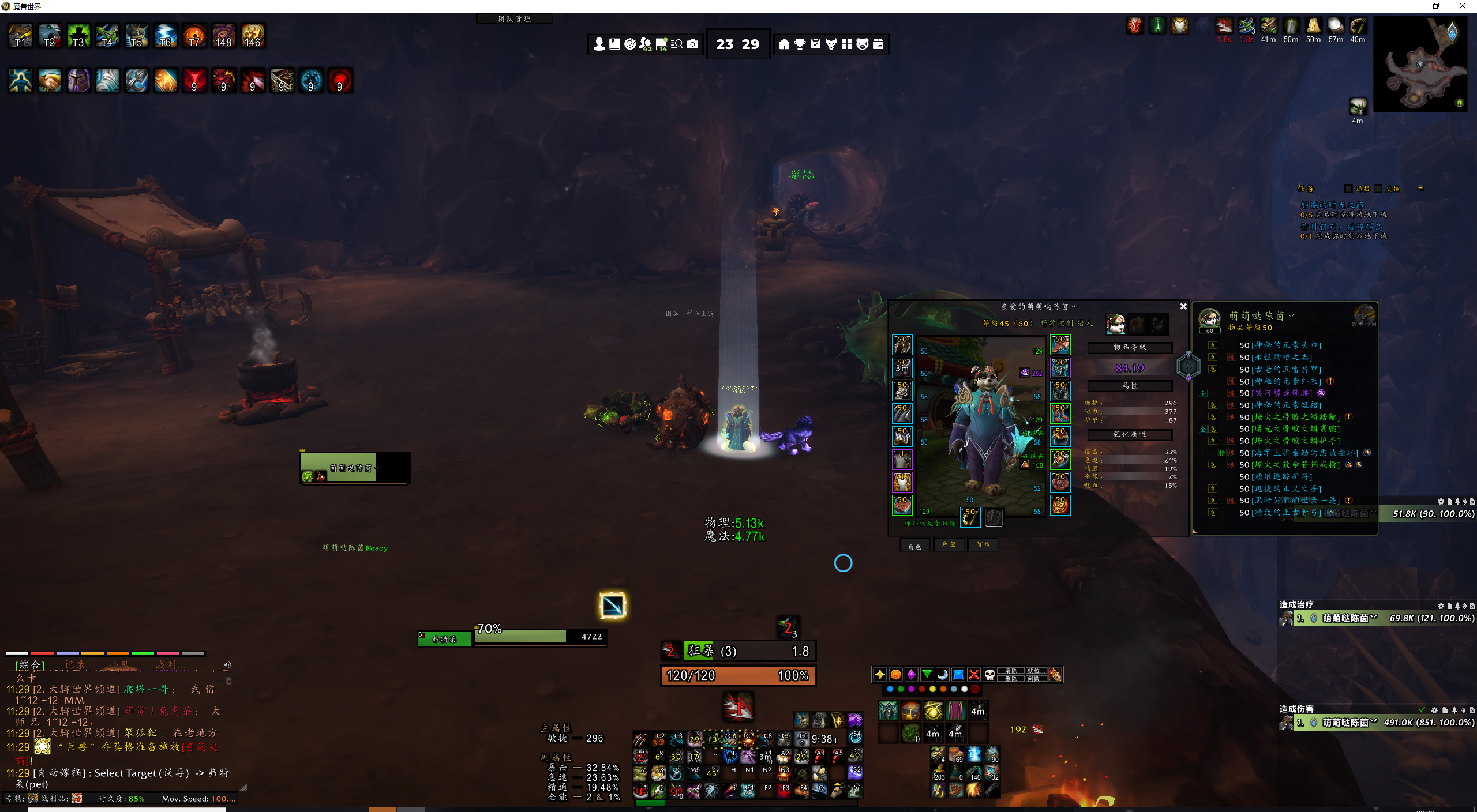This screenshot has width=1477, height=812.
Task: Close the game window
Action: pyautogui.click(x=1463, y=6)
